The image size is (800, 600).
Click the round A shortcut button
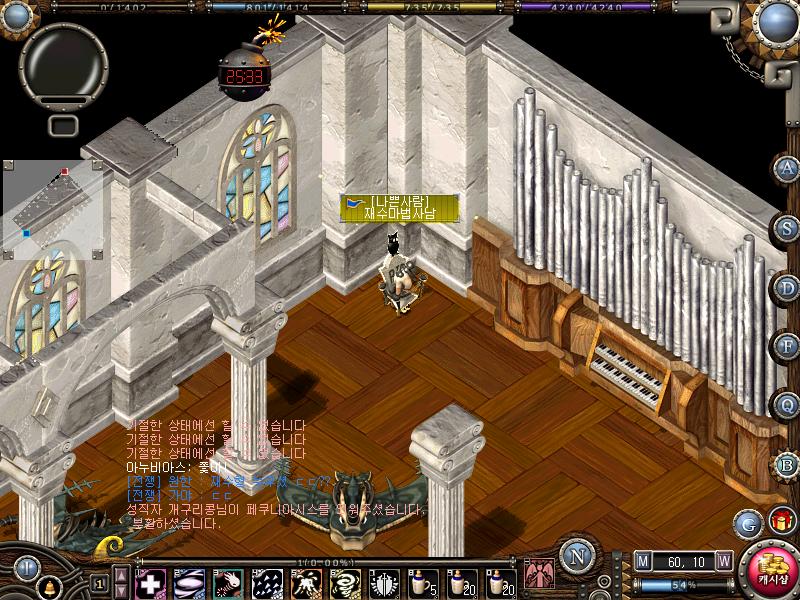point(787,168)
